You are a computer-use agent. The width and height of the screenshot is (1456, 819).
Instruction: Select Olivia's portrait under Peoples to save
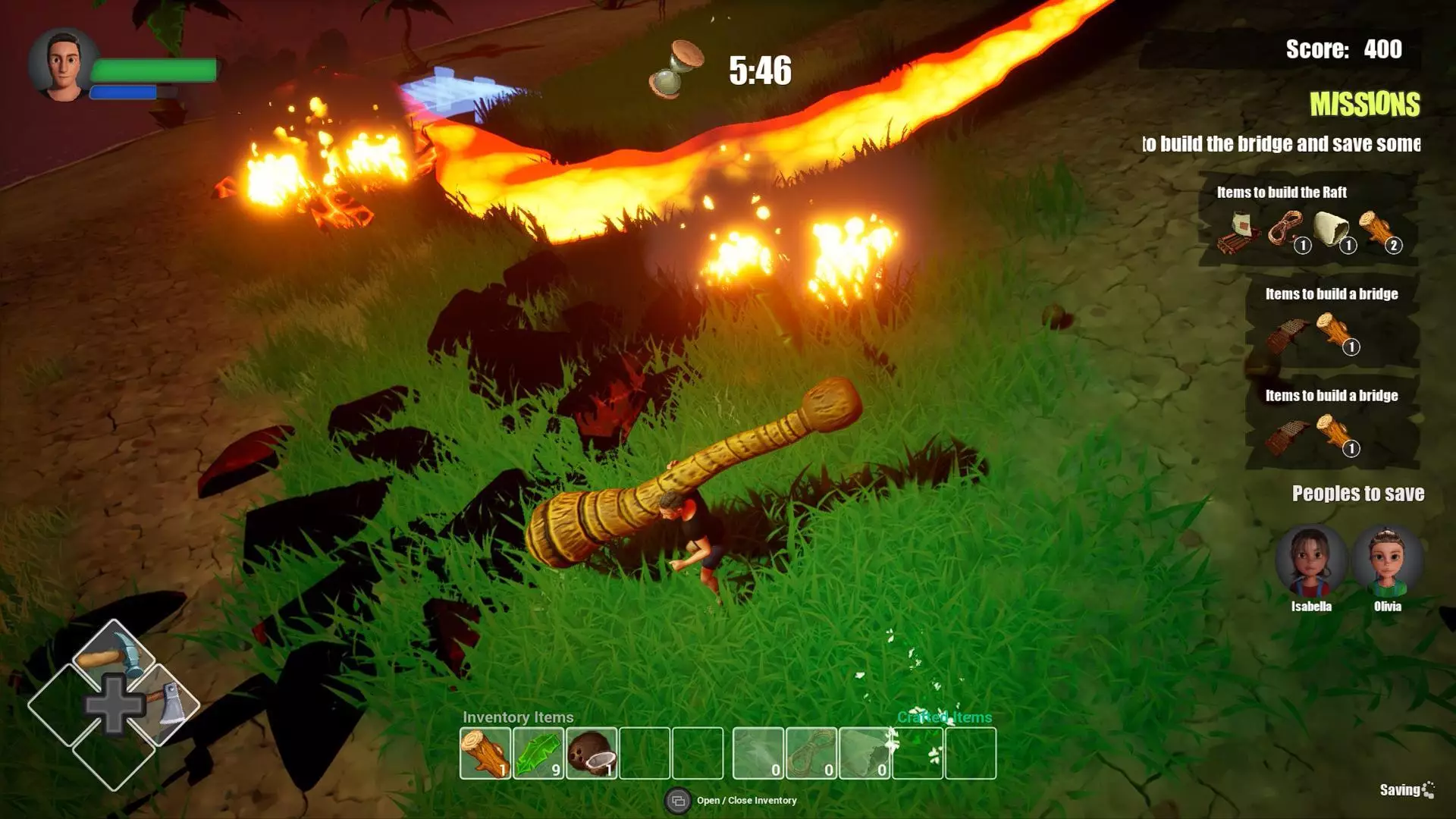coord(1387,562)
